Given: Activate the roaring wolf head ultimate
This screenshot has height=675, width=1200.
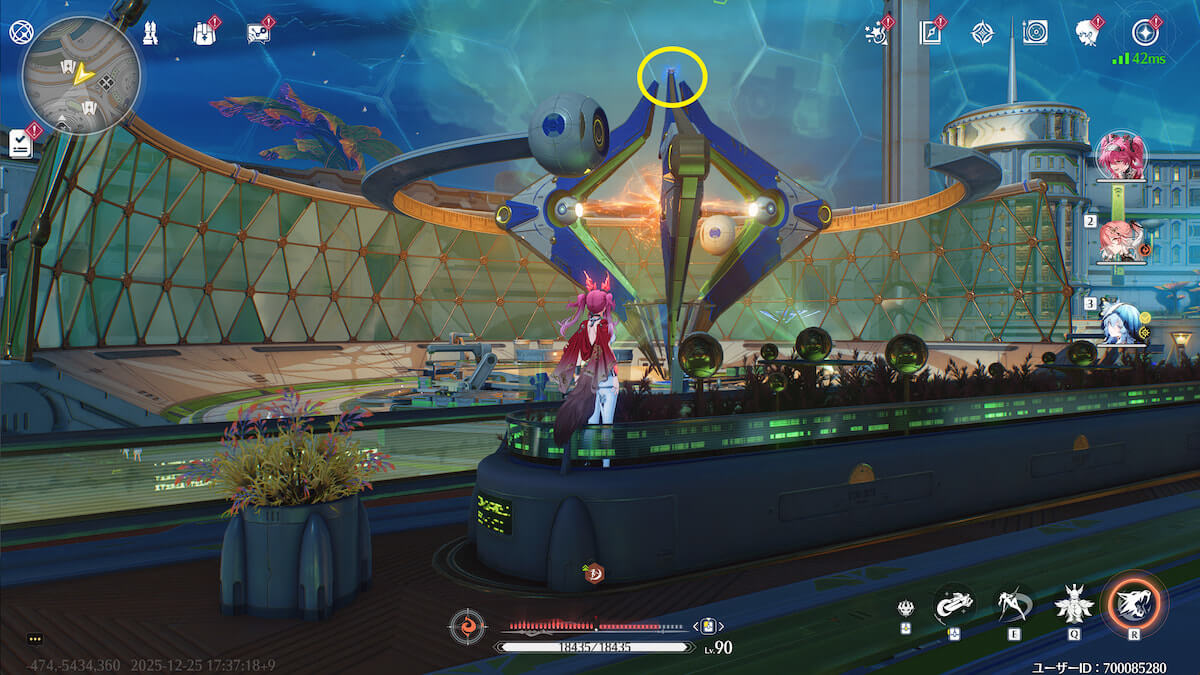Looking at the screenshot, I should pyautogui.click(x=1134, y=603).
